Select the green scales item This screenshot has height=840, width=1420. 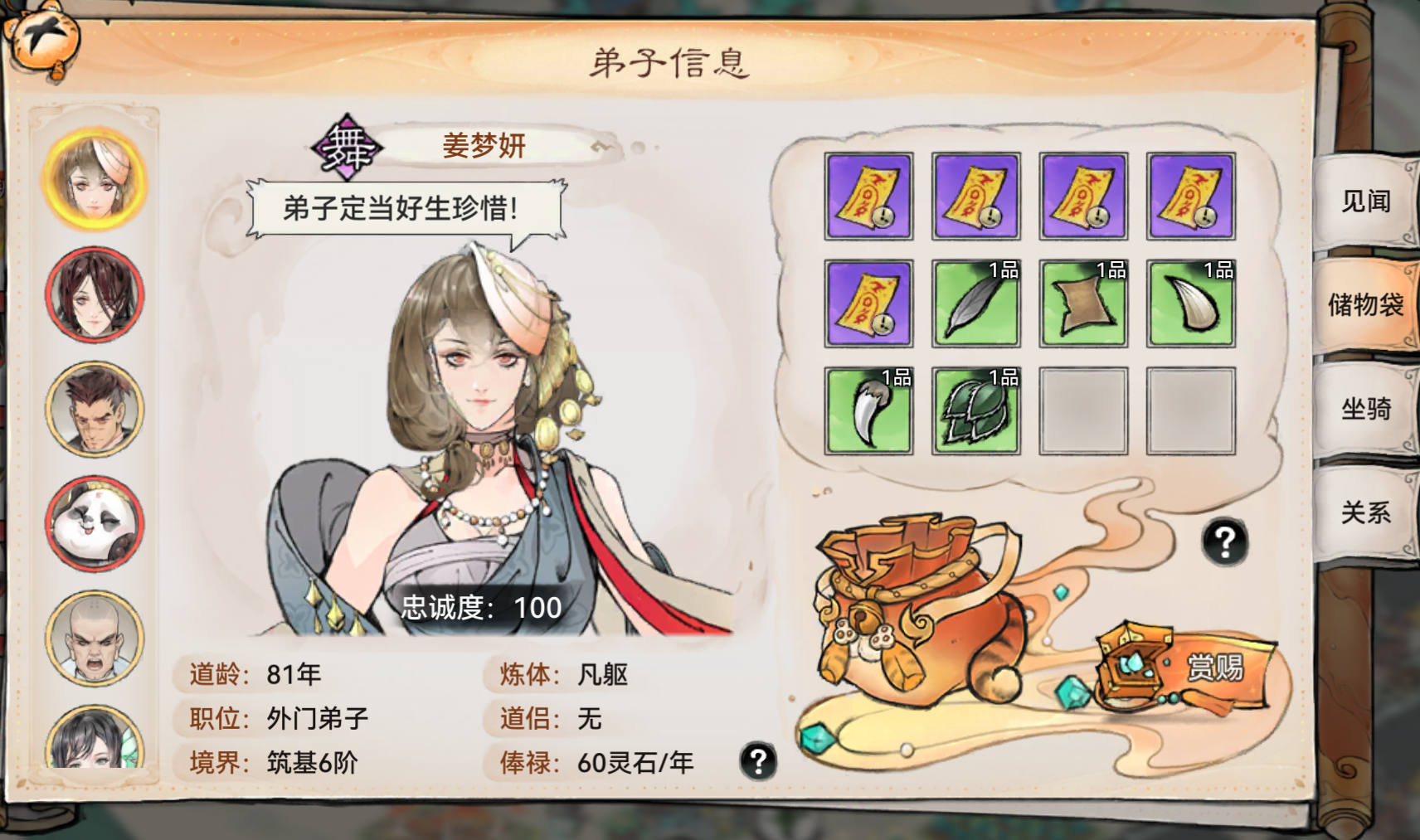click(x=975, y=410)
